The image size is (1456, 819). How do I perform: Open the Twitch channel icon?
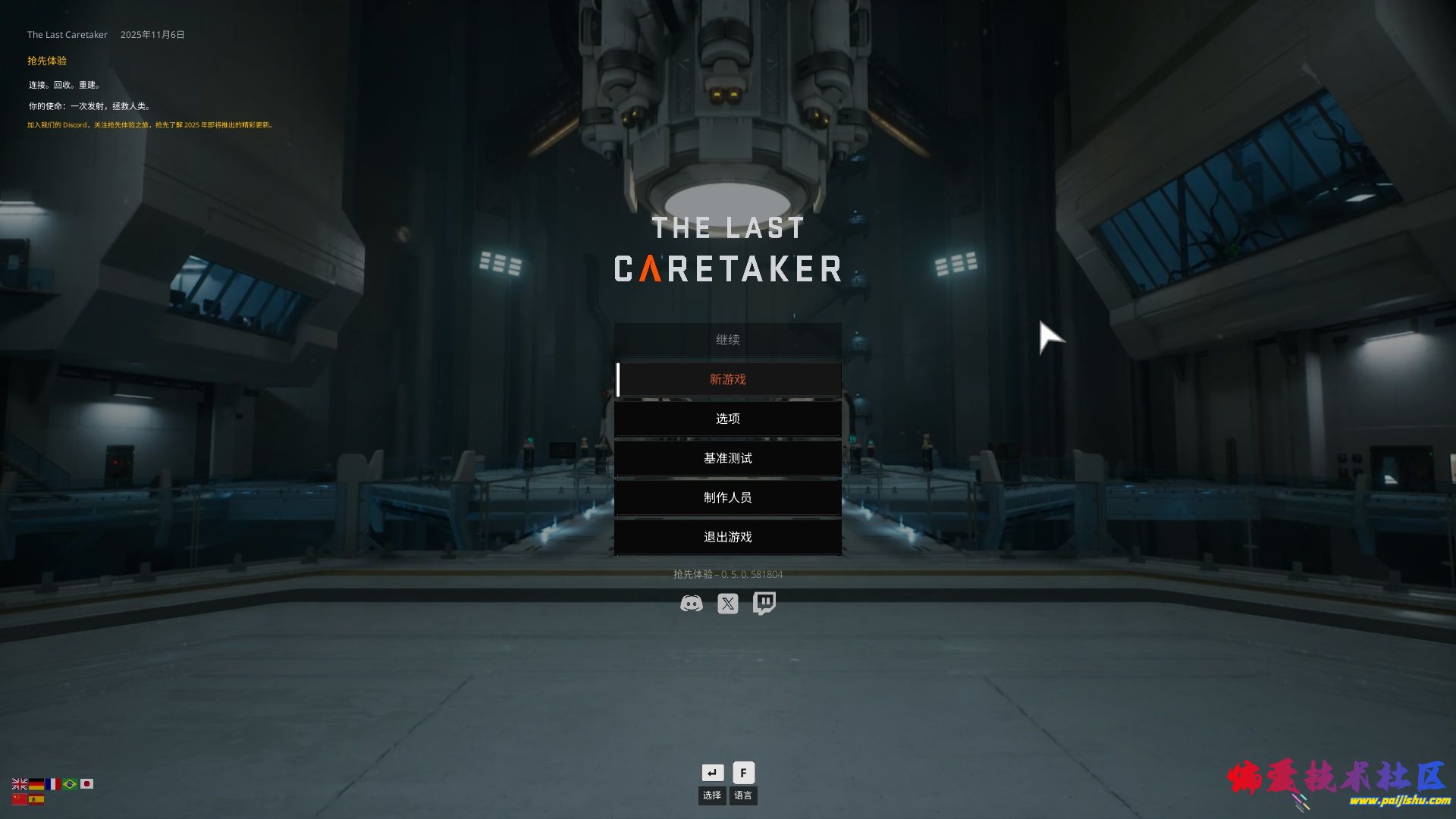point(764,604)
